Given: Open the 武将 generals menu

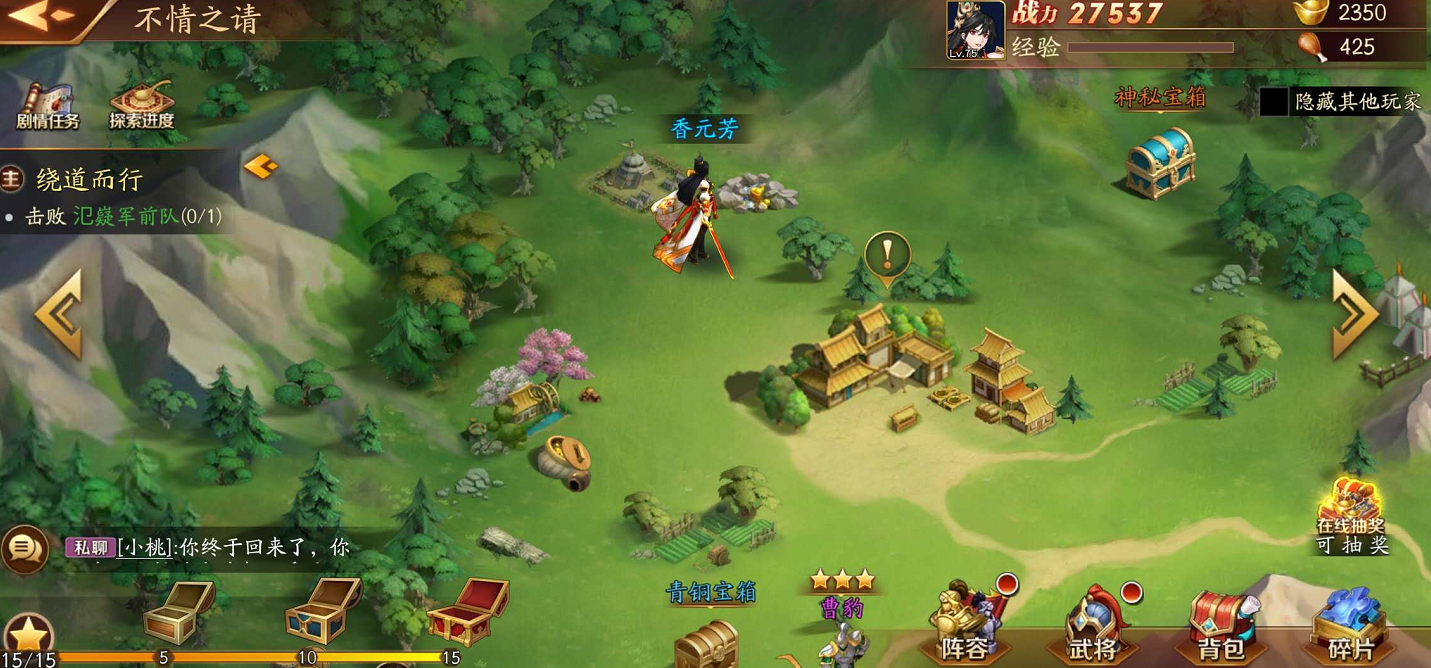Looking at the screenshot, I should click(x=1093, y=624).
